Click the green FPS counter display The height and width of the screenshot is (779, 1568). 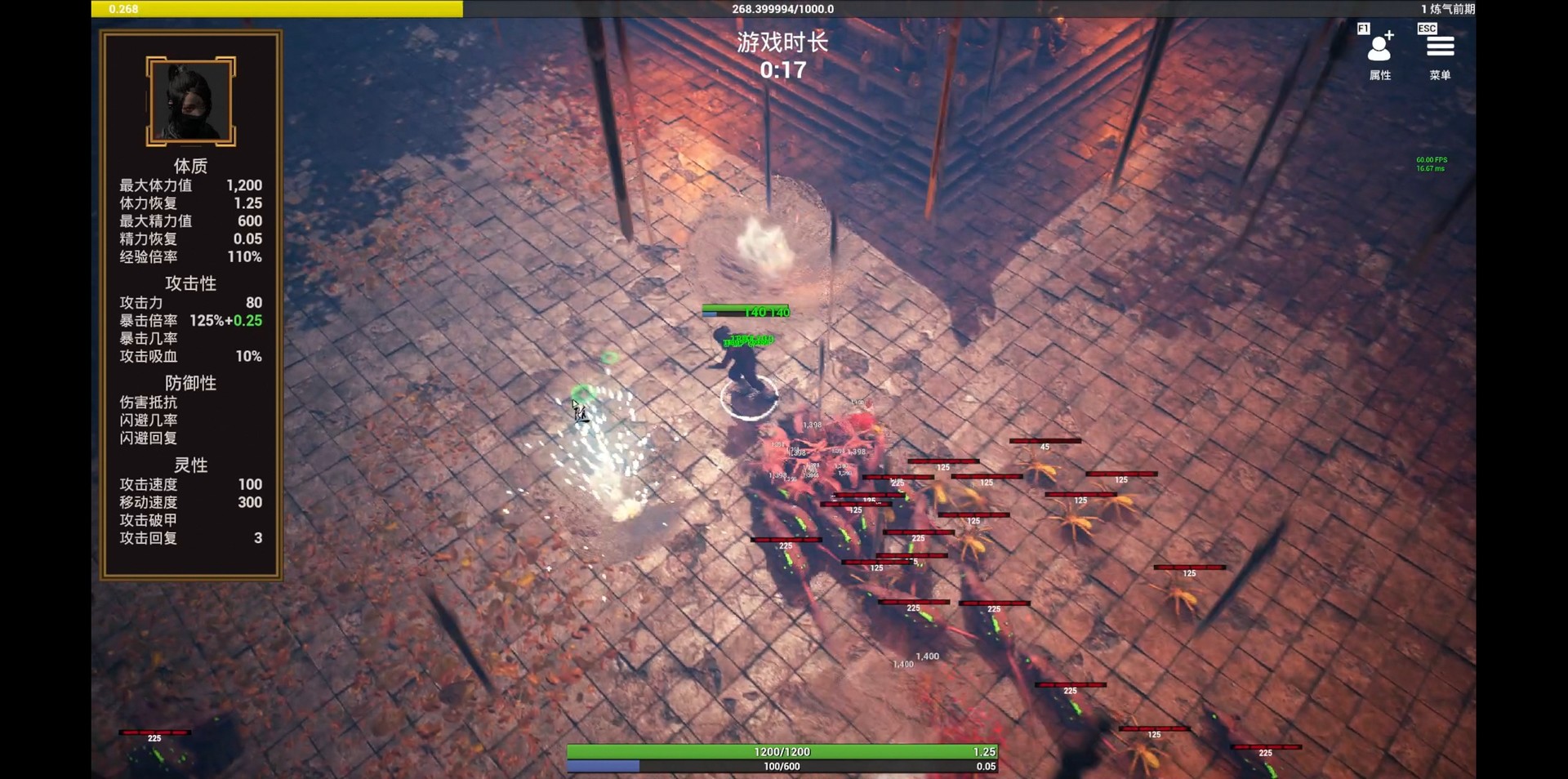[x=1428, y=162]
